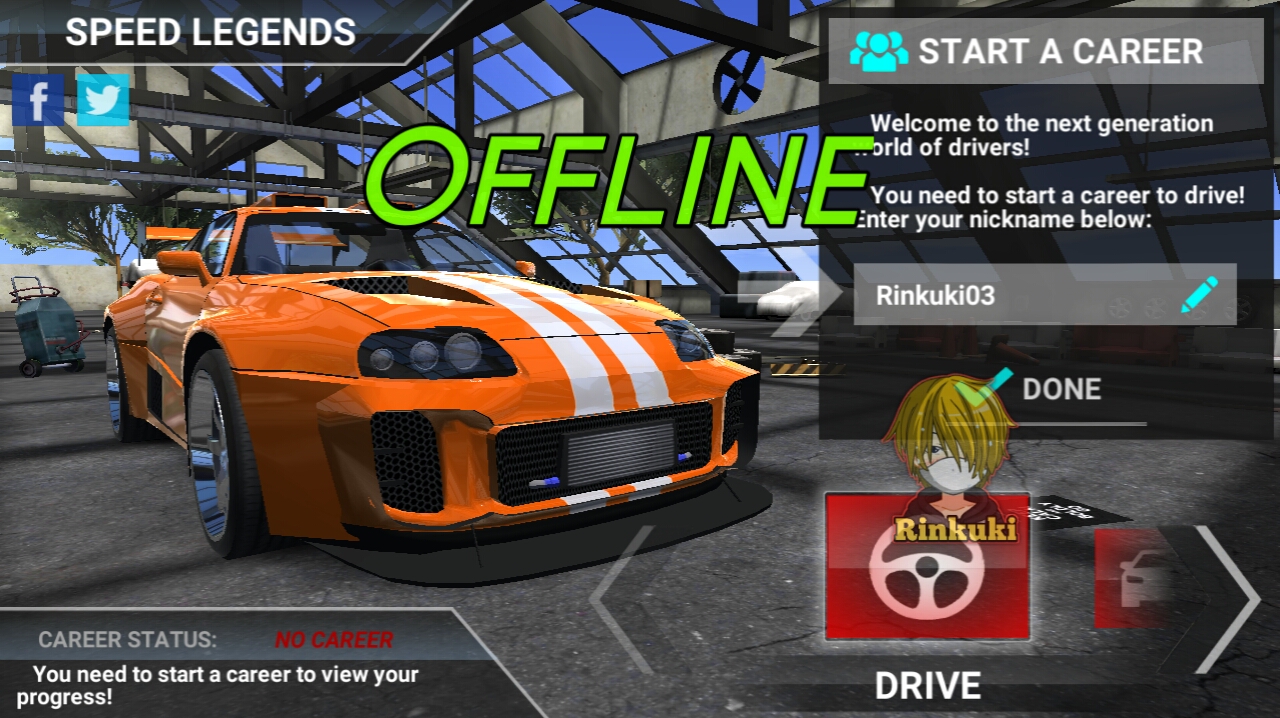This screenshot has height=718, width=1280.
Task: Select the red DRIVE steering wheel tile
Action: (x=927, y=566)
